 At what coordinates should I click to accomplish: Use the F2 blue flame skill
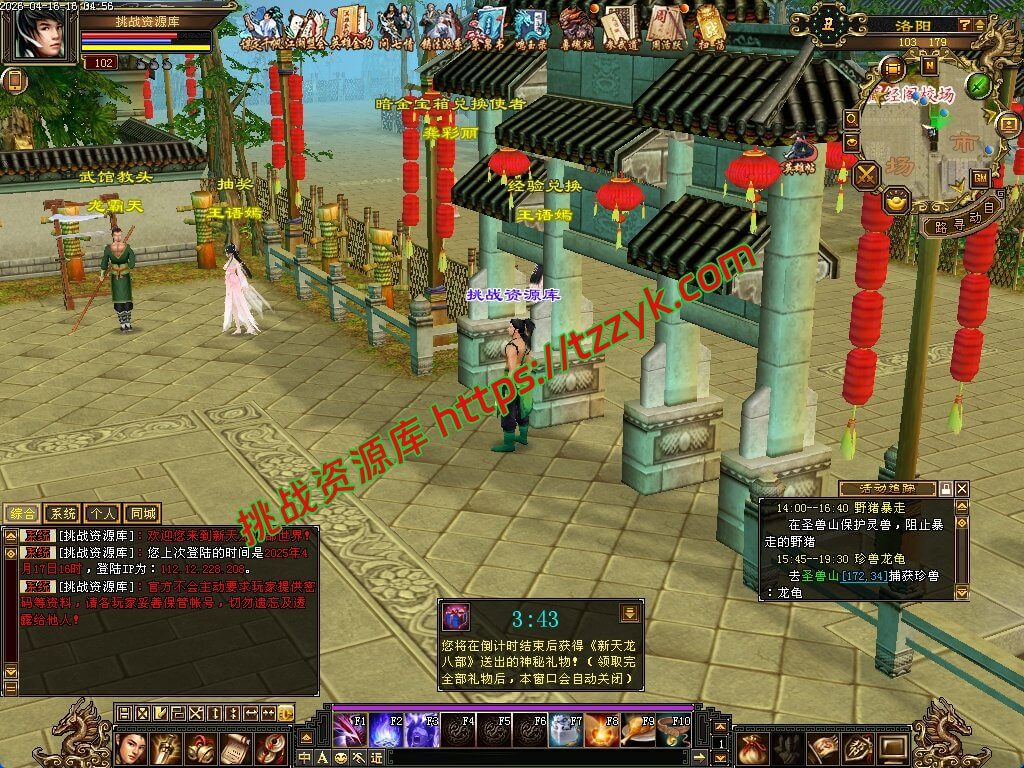386,731
